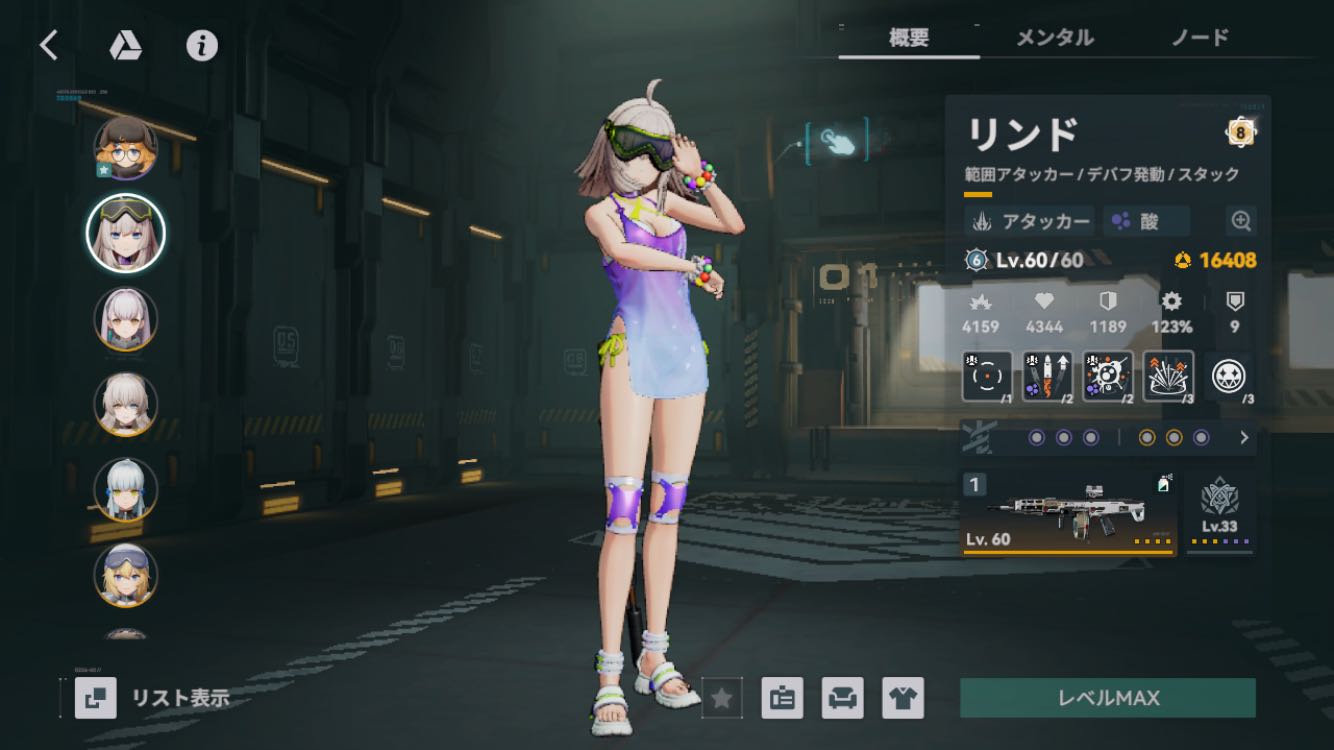Open the home triangle icon

pyautogui.click(x=125, y=45)
